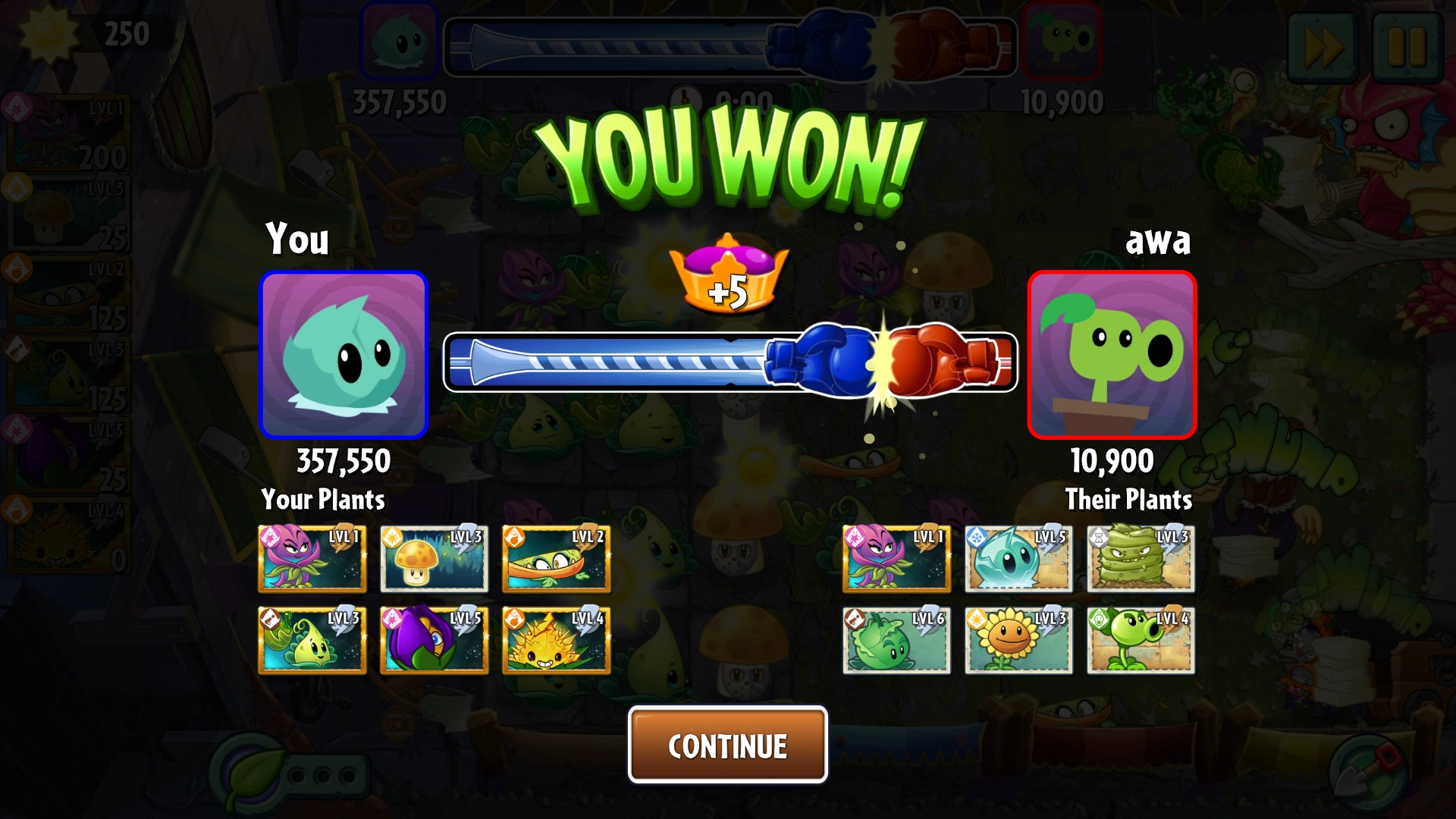Click the Your Plants section header

[x=324, y=500]
